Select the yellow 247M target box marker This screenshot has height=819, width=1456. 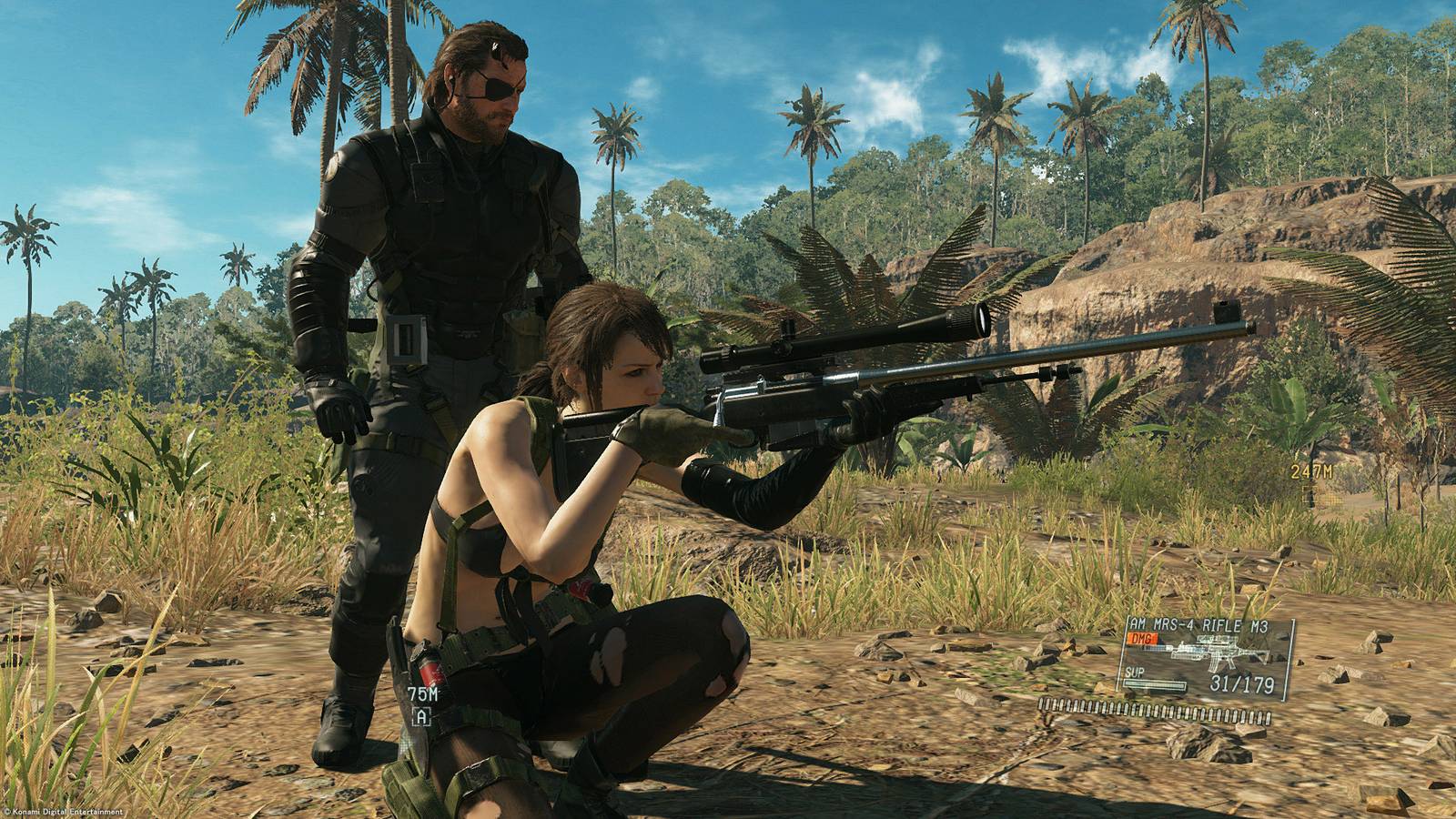pyautogui.click(x=1312, y=496)
